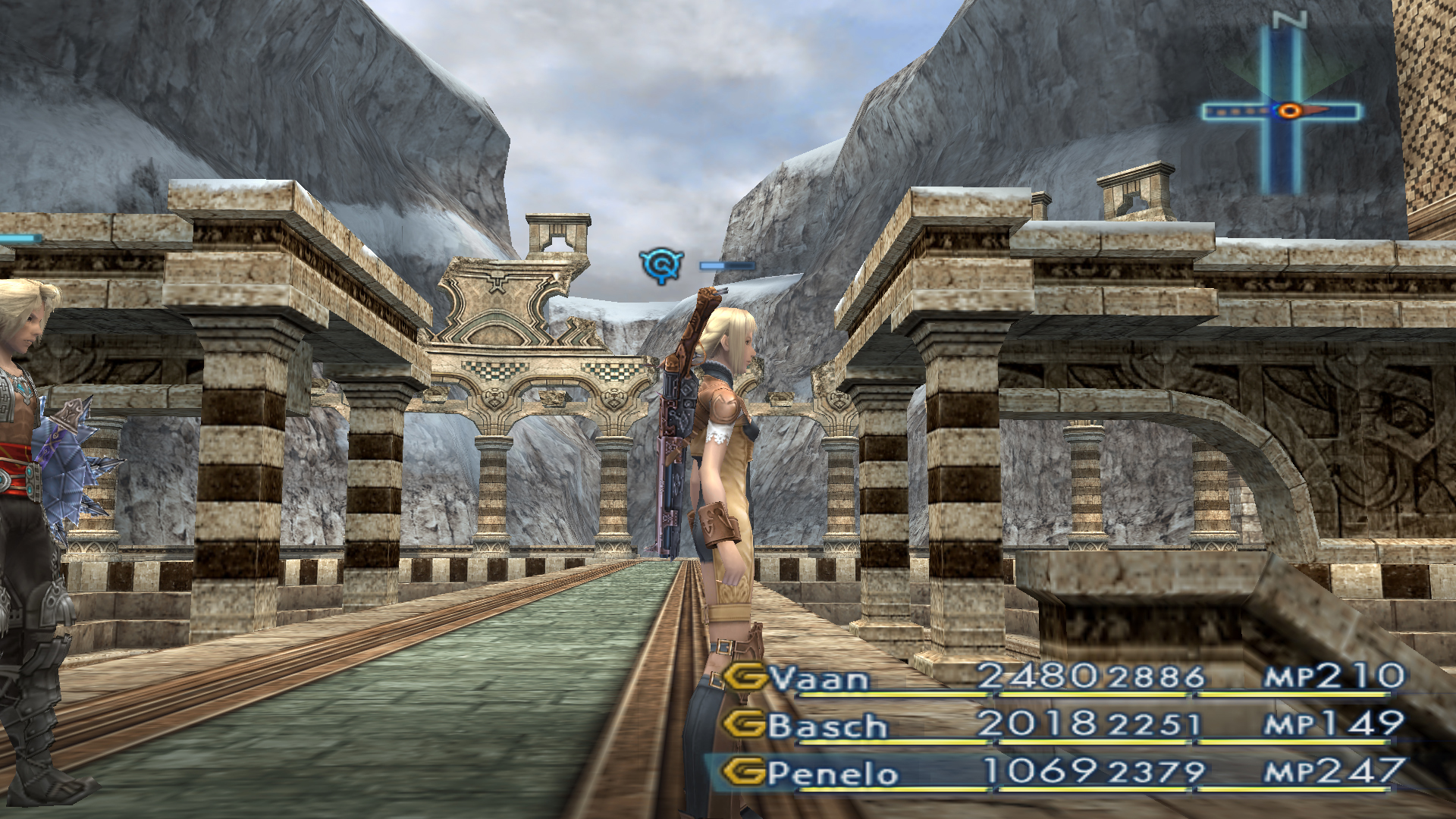Pick Penelo's highlighted party row
Viewport: 1456px width, 819px height.
833,773
